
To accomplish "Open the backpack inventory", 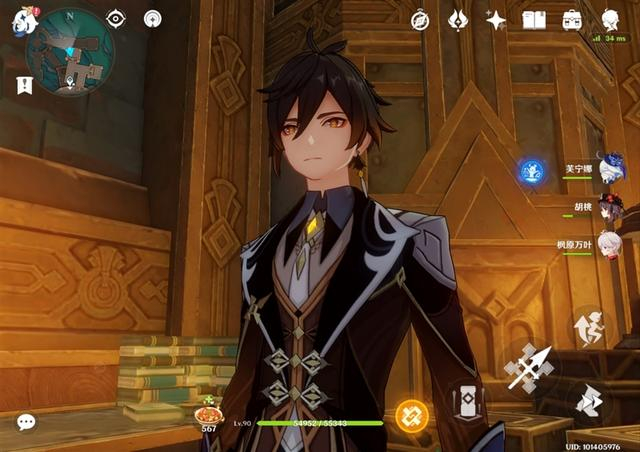I will pos(572,19).
